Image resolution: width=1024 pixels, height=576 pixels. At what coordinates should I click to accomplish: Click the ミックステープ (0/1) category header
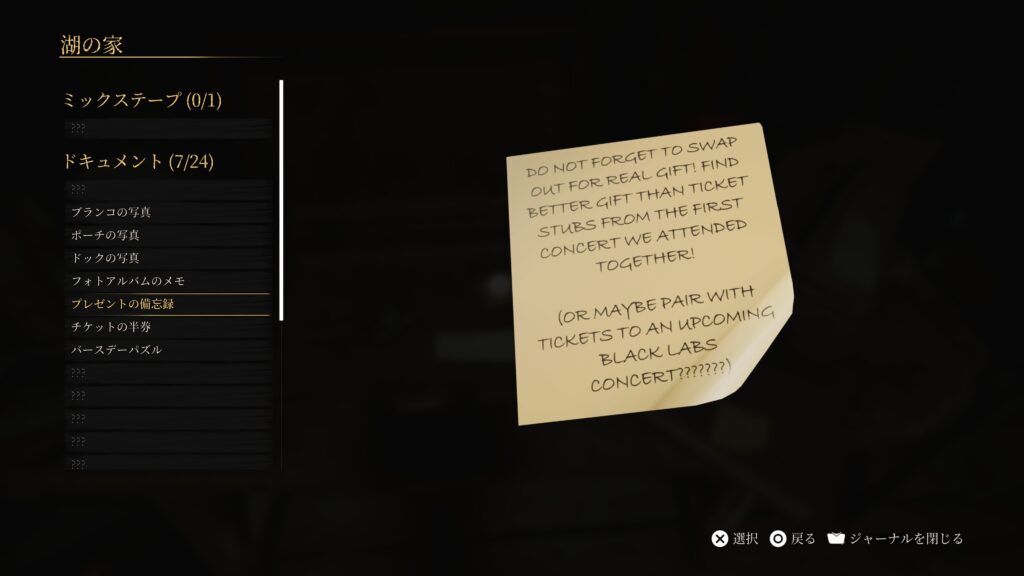pyautogui.click(x=141, y=100)
